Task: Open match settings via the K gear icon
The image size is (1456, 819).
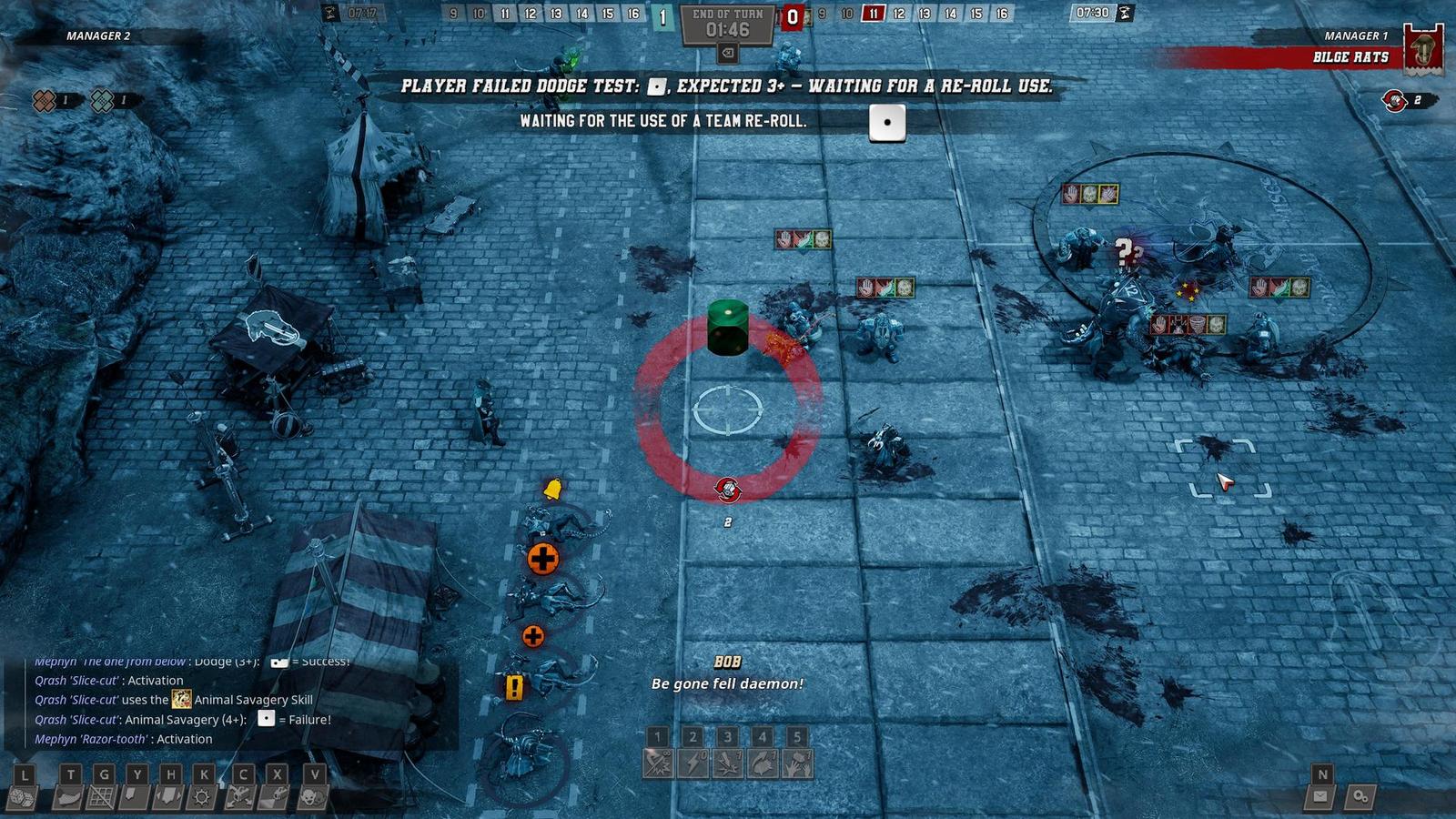Action: (x=199, y=798)
